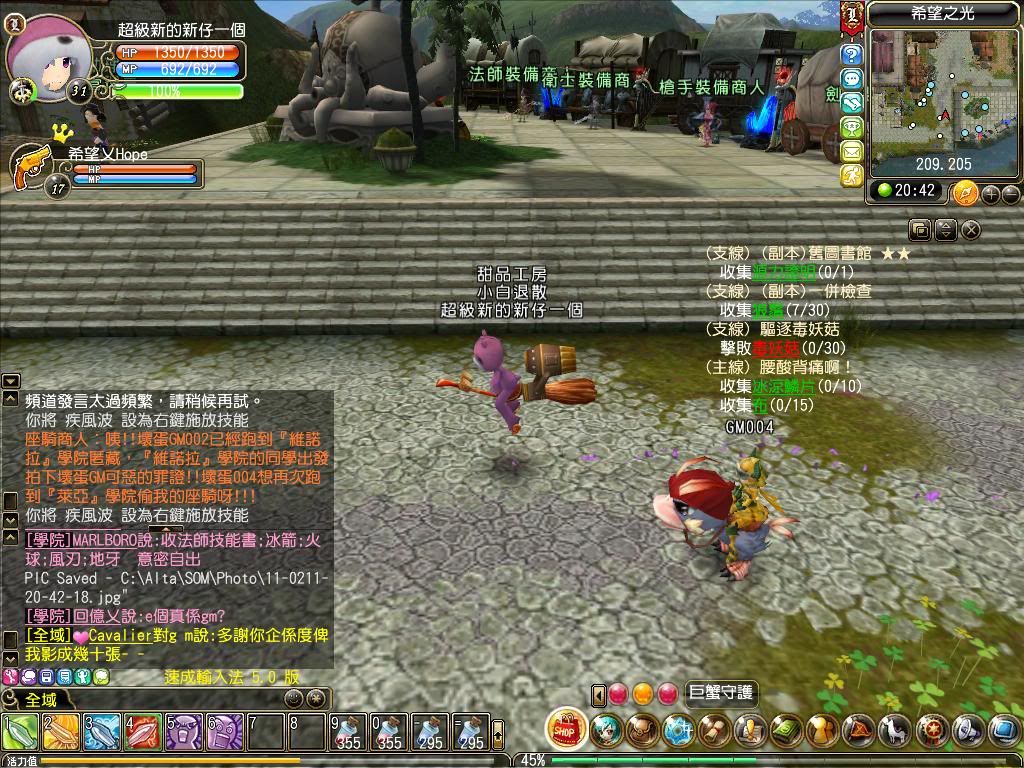
Task: Open the green trophy icon
Action: coord(851,127)
